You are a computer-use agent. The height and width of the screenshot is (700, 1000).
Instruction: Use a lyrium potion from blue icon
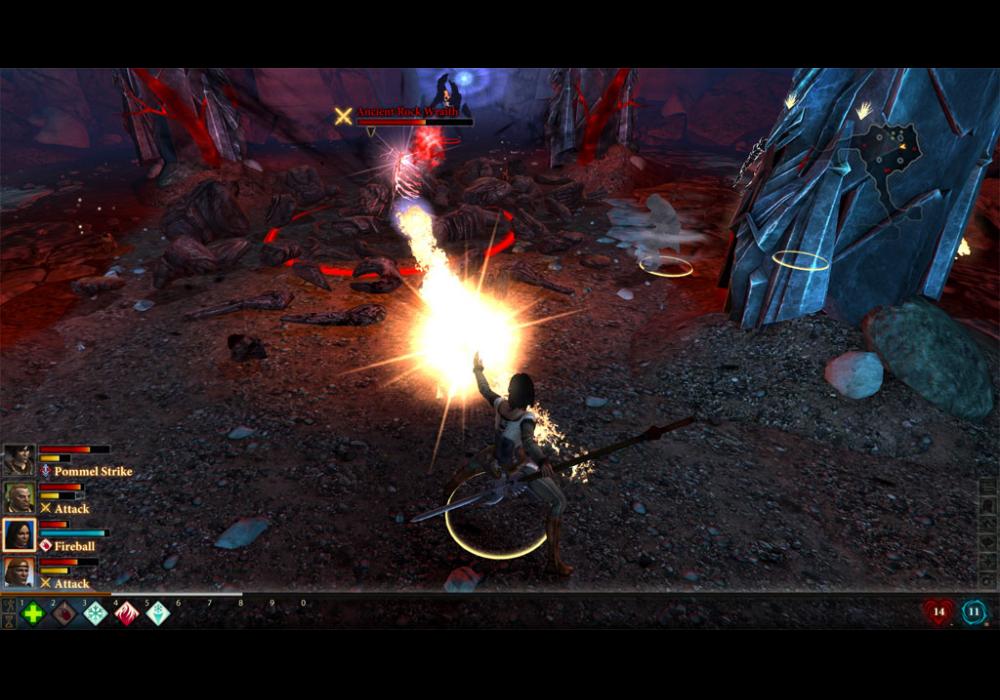tap(974, 612)
